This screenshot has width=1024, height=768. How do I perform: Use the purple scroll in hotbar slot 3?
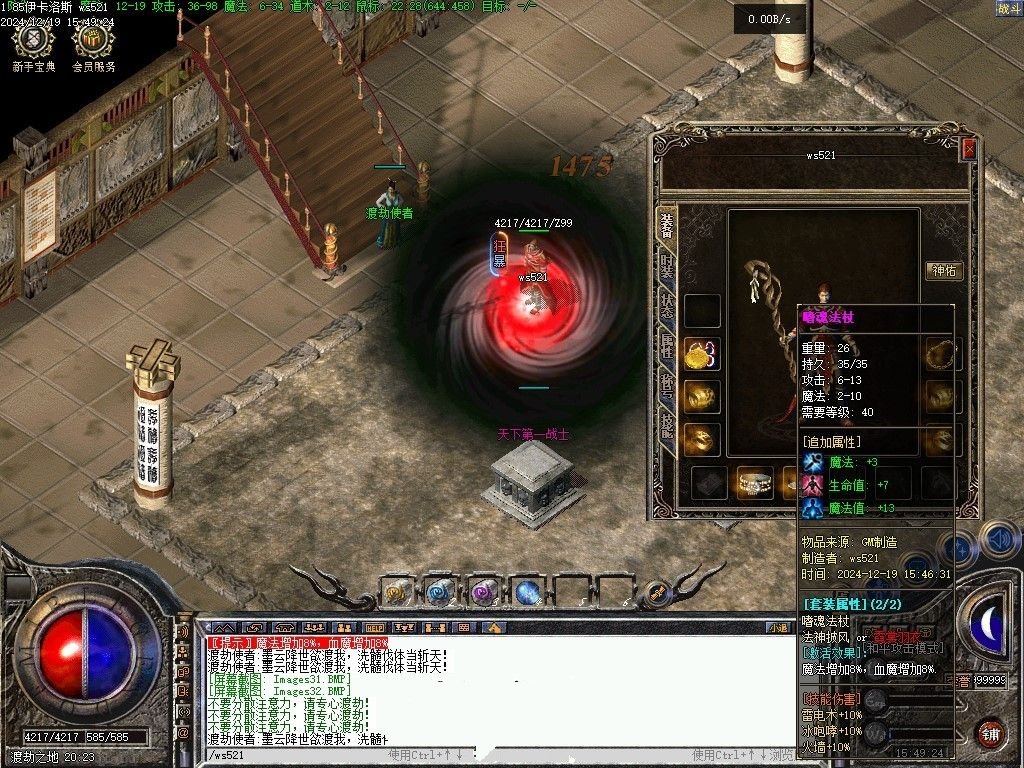(x=484, y=592)
